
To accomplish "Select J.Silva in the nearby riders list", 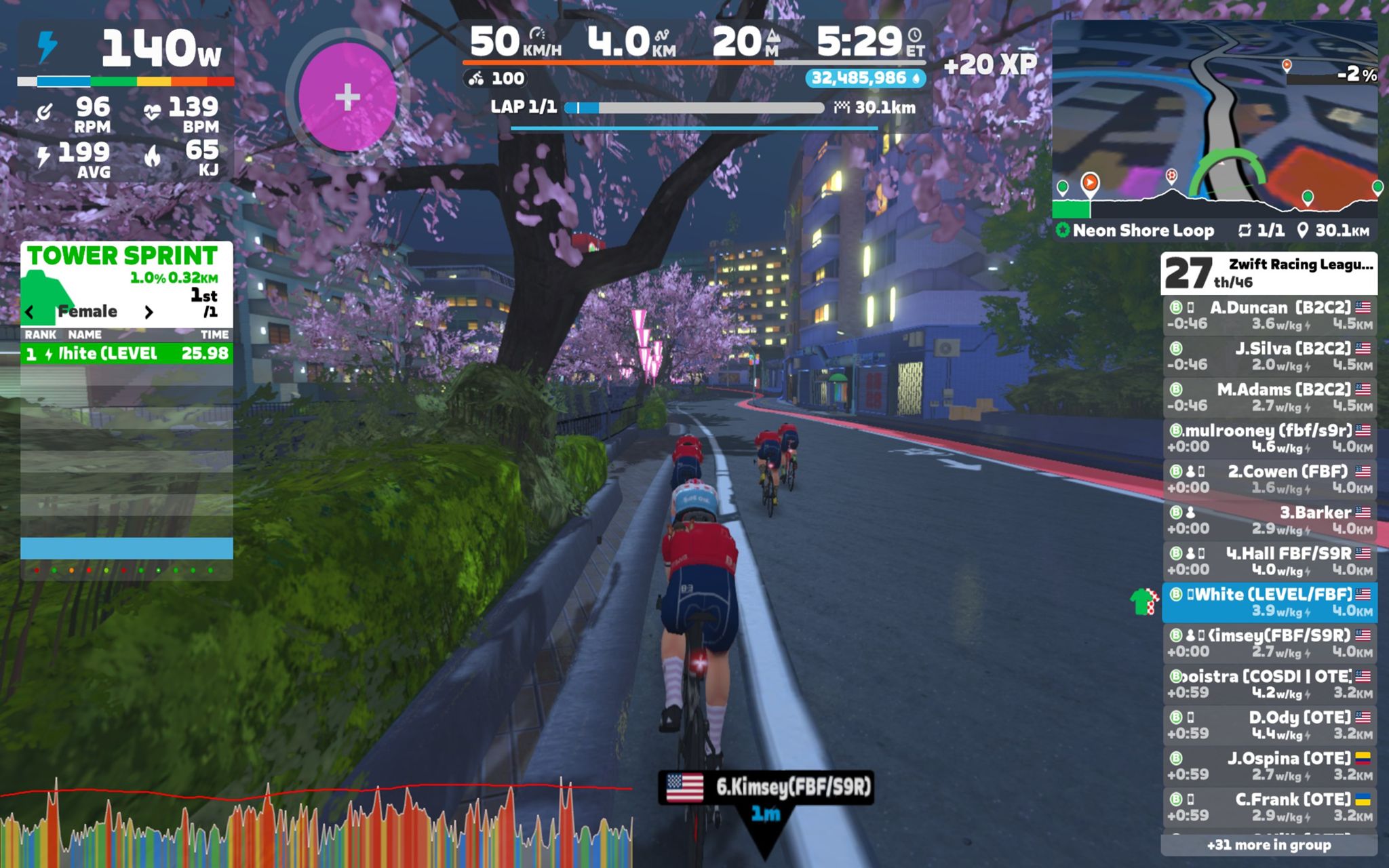I will point(1268,357).
